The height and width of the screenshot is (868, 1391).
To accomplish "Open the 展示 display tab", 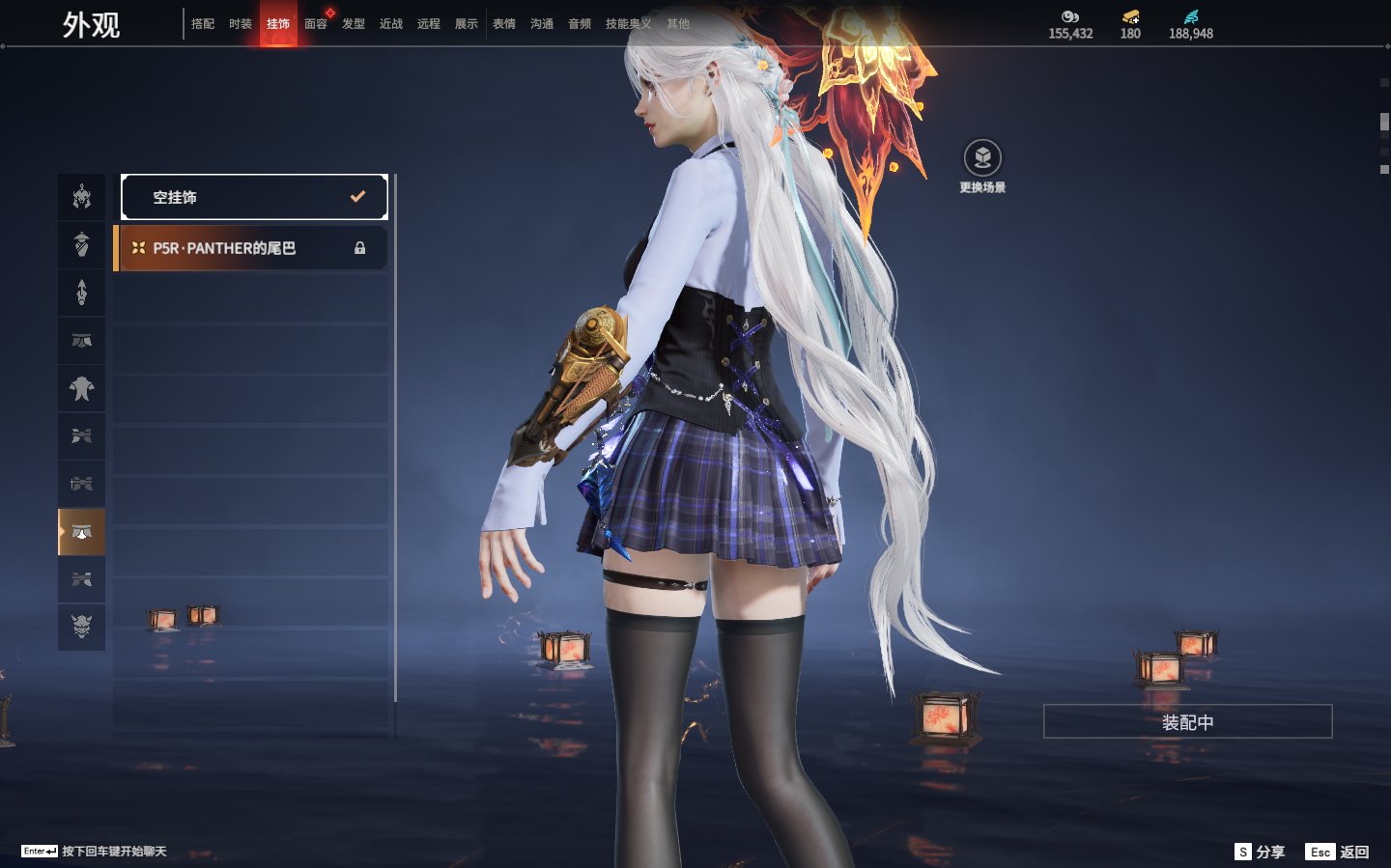I will pyautogui.click(x=467, y=24).
